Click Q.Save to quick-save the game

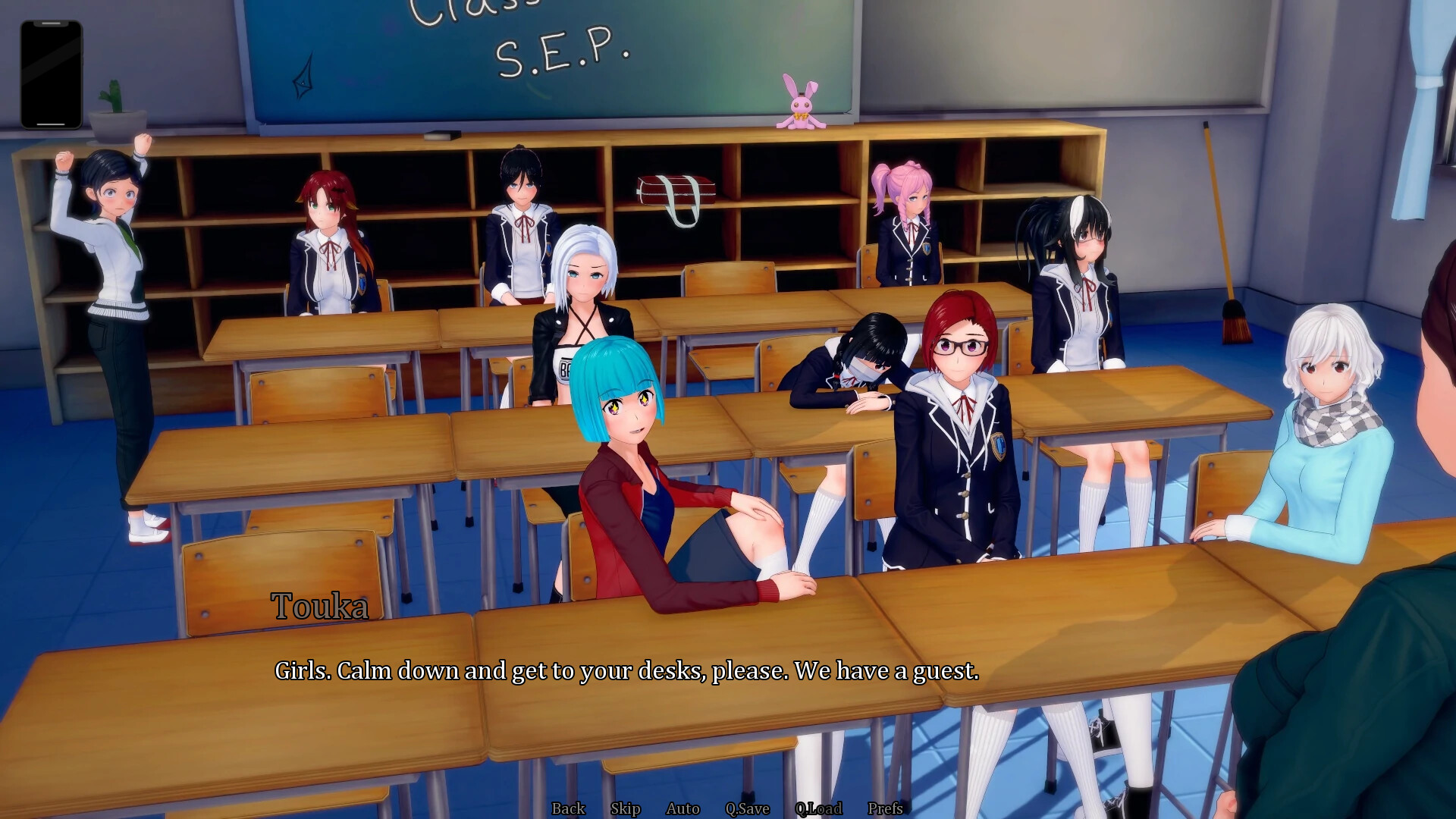tap(748, 808)
